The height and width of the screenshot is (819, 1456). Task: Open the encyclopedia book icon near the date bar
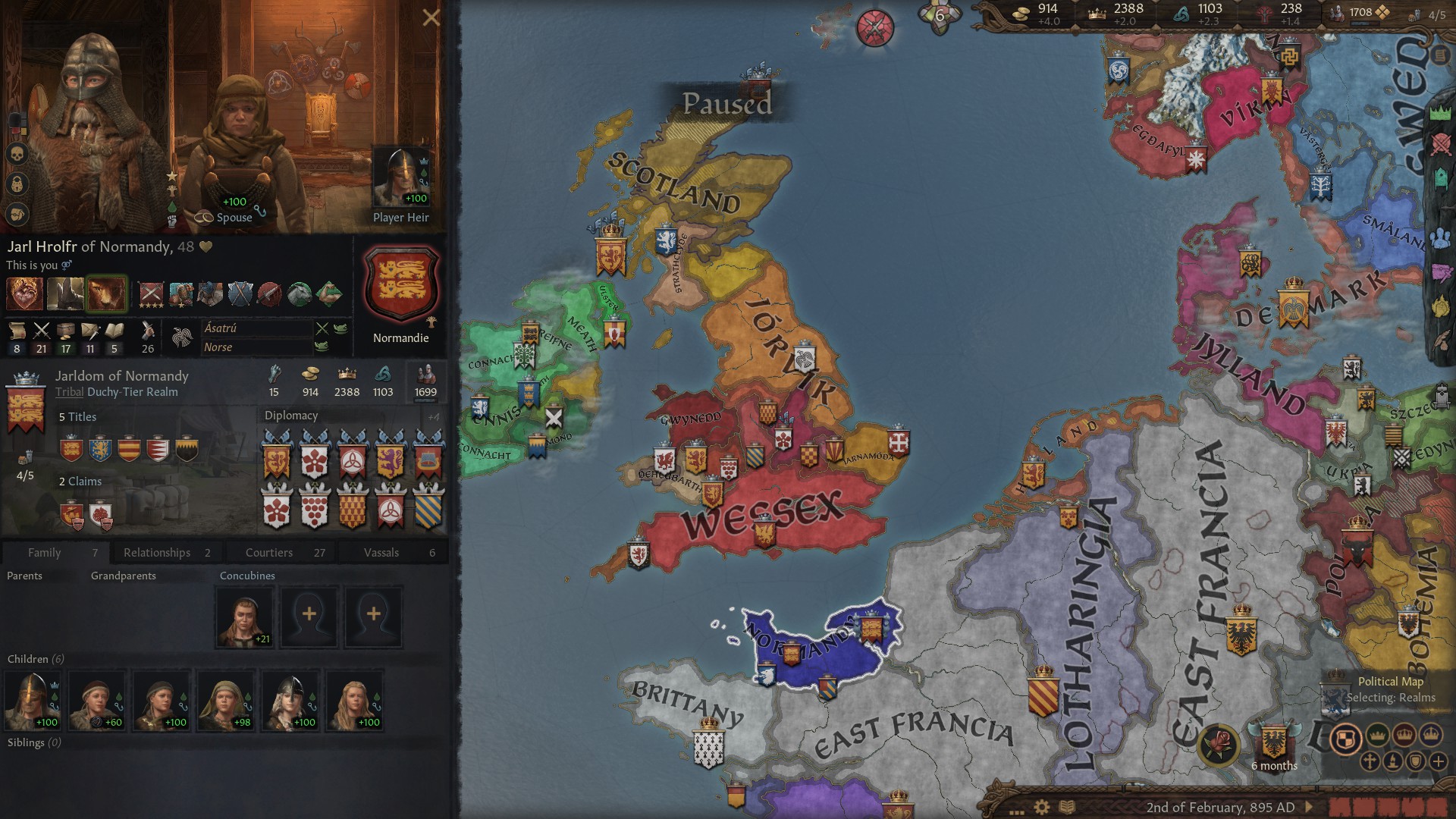(x=1066, y=806)
